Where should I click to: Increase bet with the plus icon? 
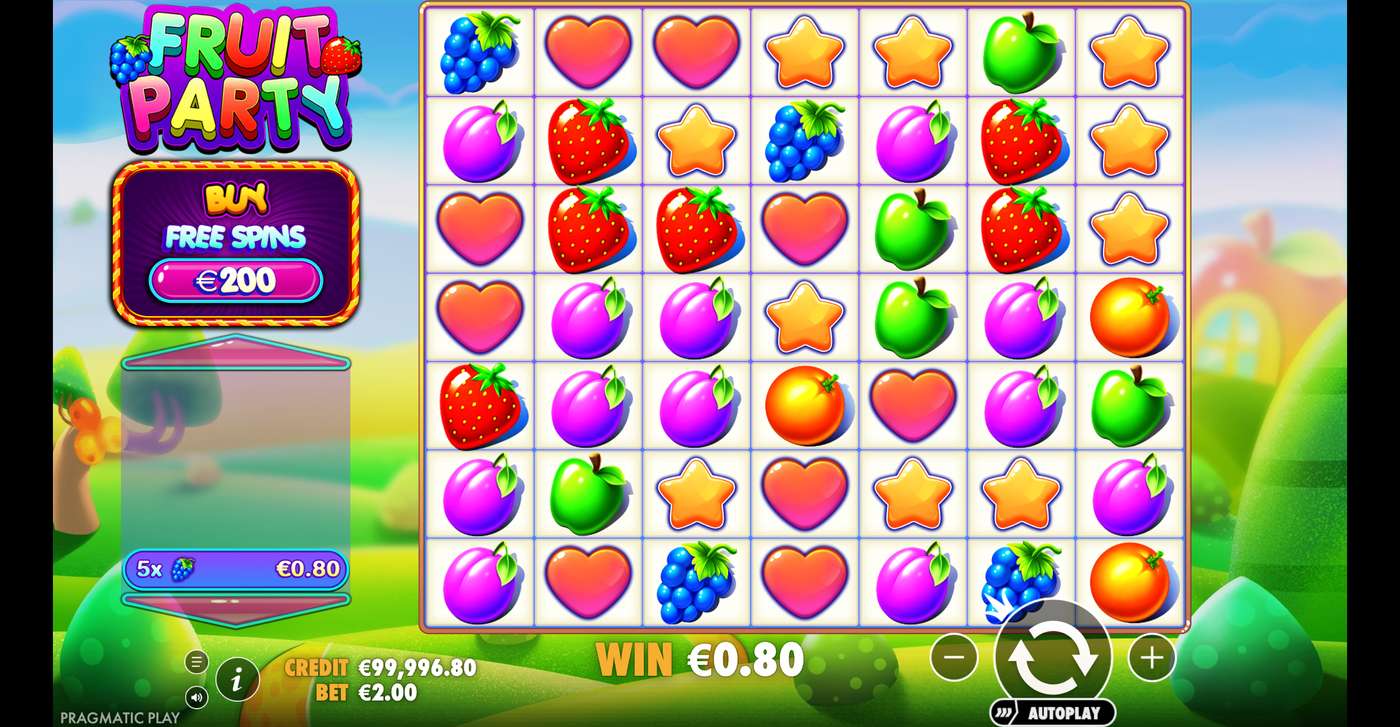click(1151, 657)
